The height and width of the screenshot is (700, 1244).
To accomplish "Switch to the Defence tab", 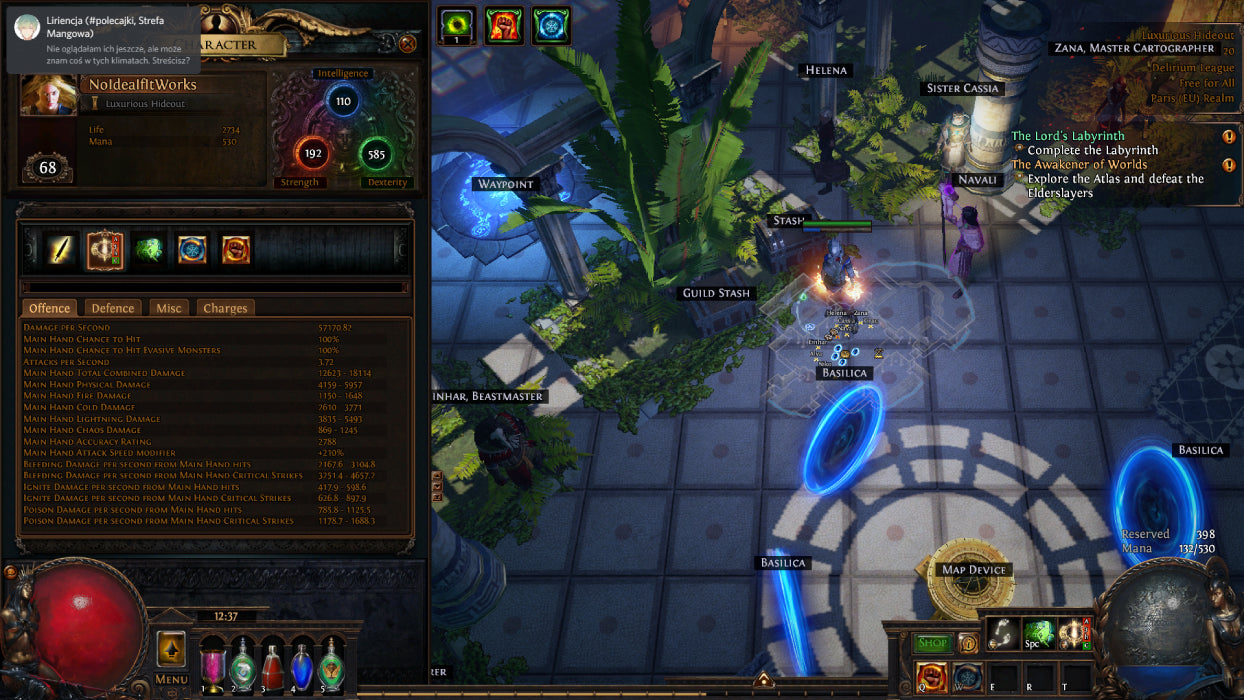I will point(112,308).
